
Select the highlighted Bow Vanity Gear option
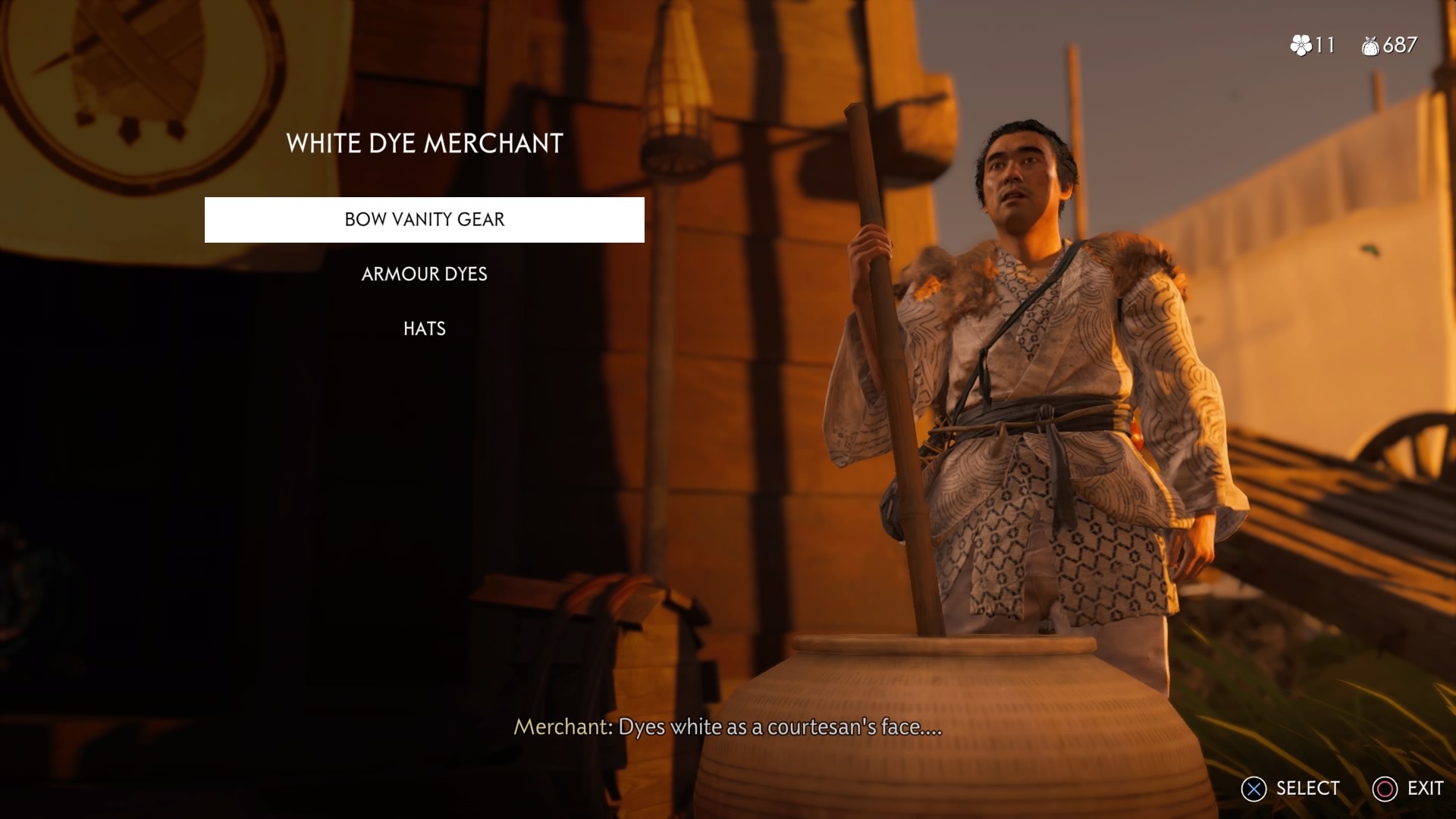tap(423, 220)
